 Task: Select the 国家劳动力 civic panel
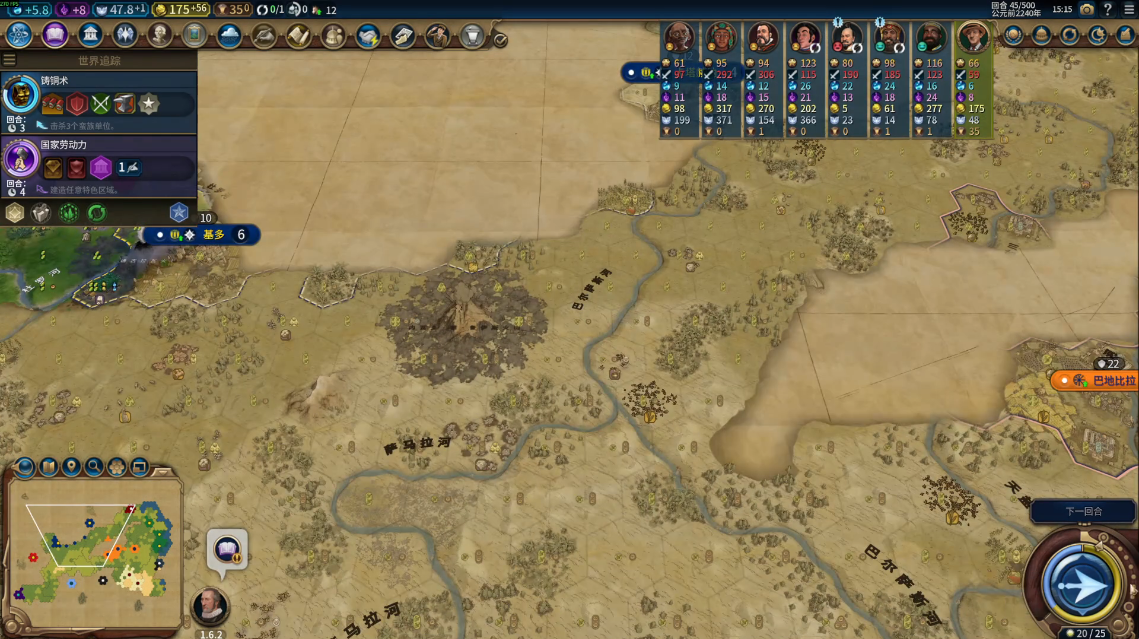point(98,164)
